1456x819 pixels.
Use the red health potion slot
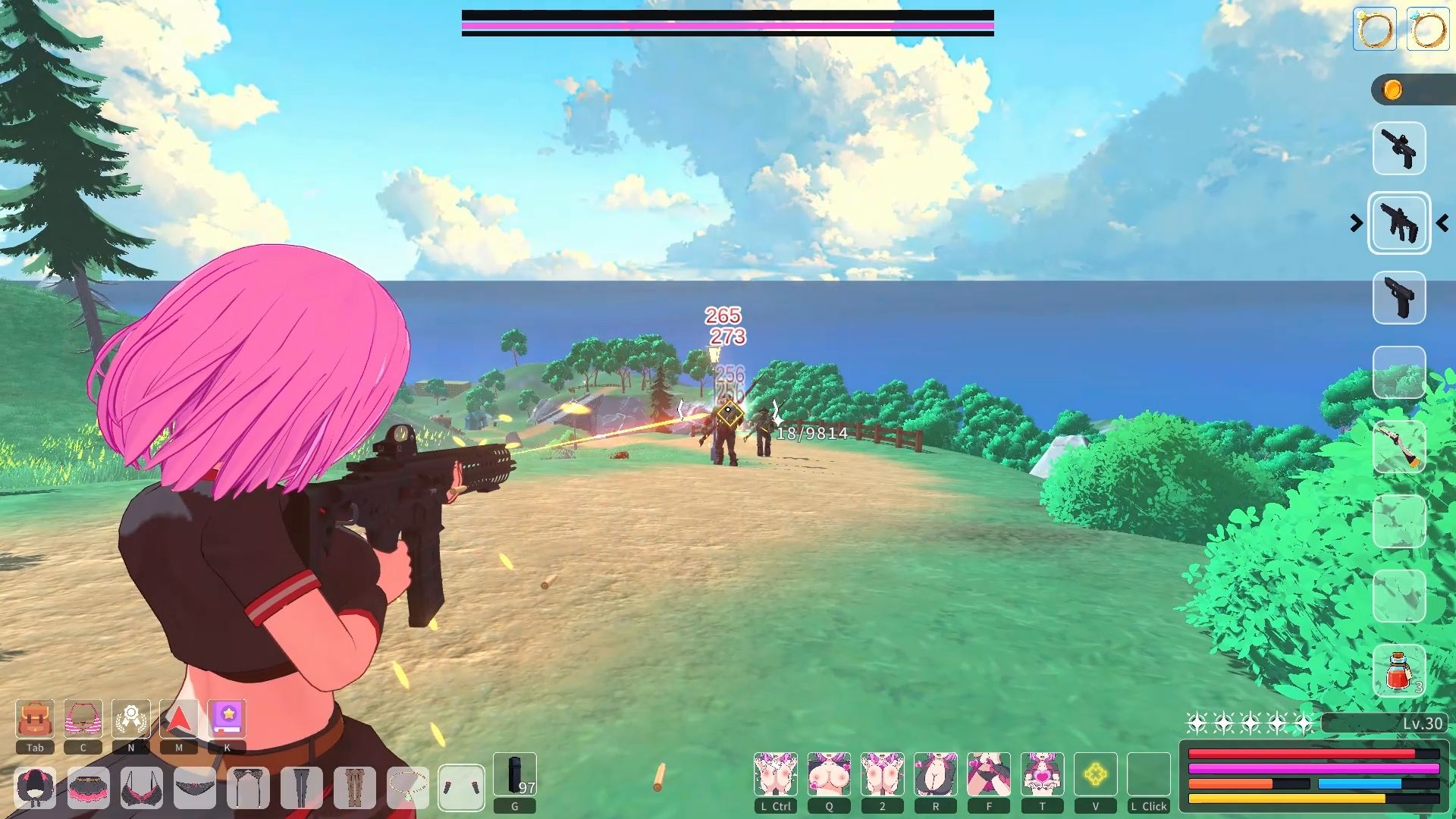1399,671
